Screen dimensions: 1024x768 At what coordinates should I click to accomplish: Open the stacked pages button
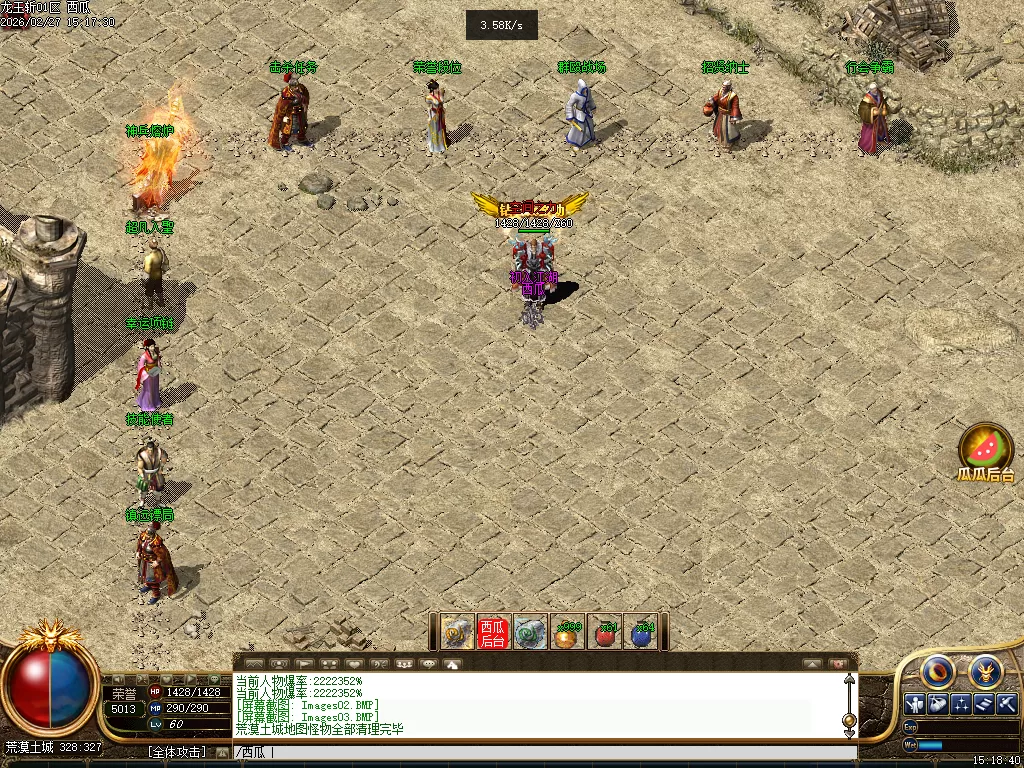tap(984, 704)
